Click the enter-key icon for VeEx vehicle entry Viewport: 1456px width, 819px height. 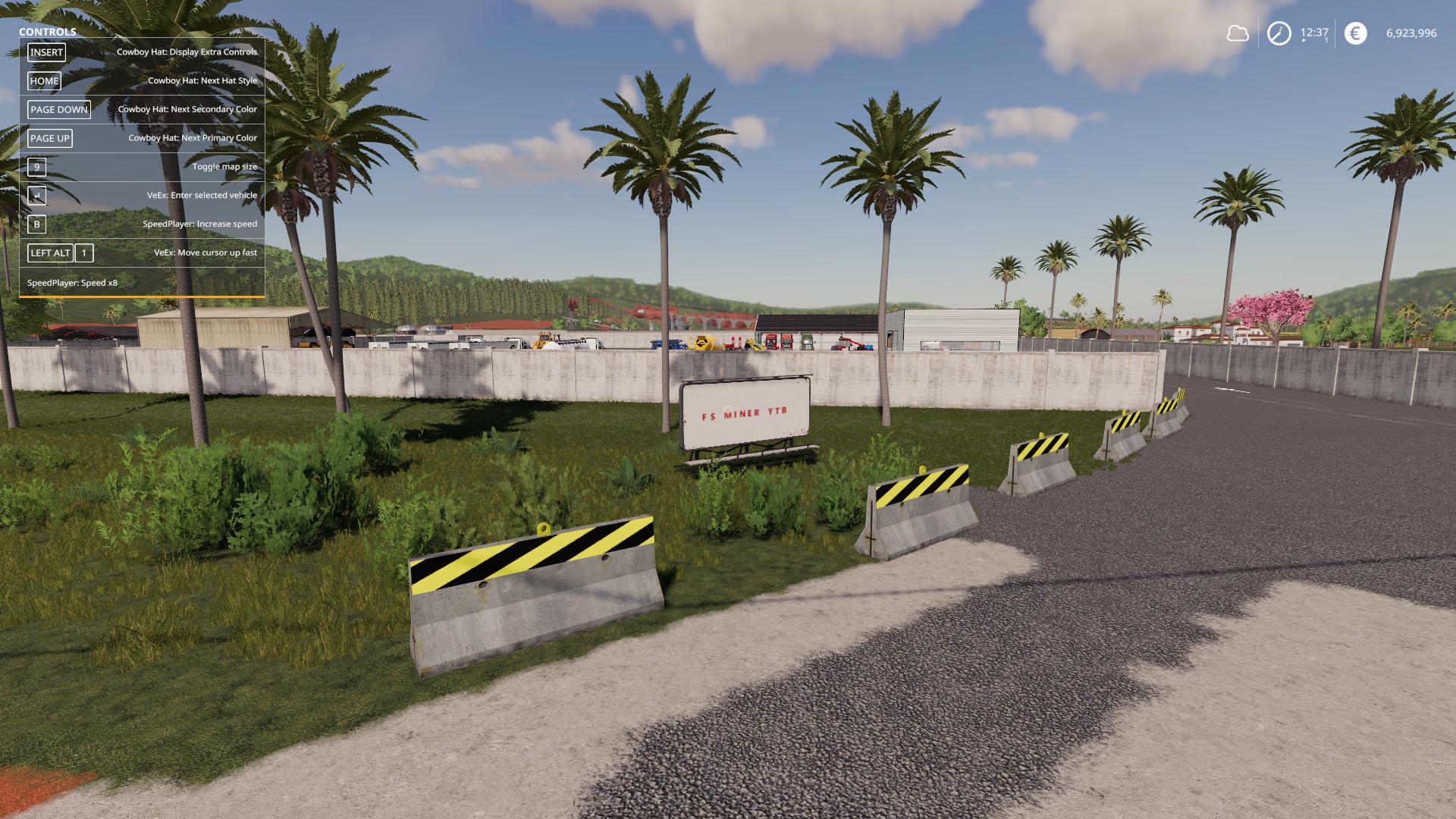point(36,195)
